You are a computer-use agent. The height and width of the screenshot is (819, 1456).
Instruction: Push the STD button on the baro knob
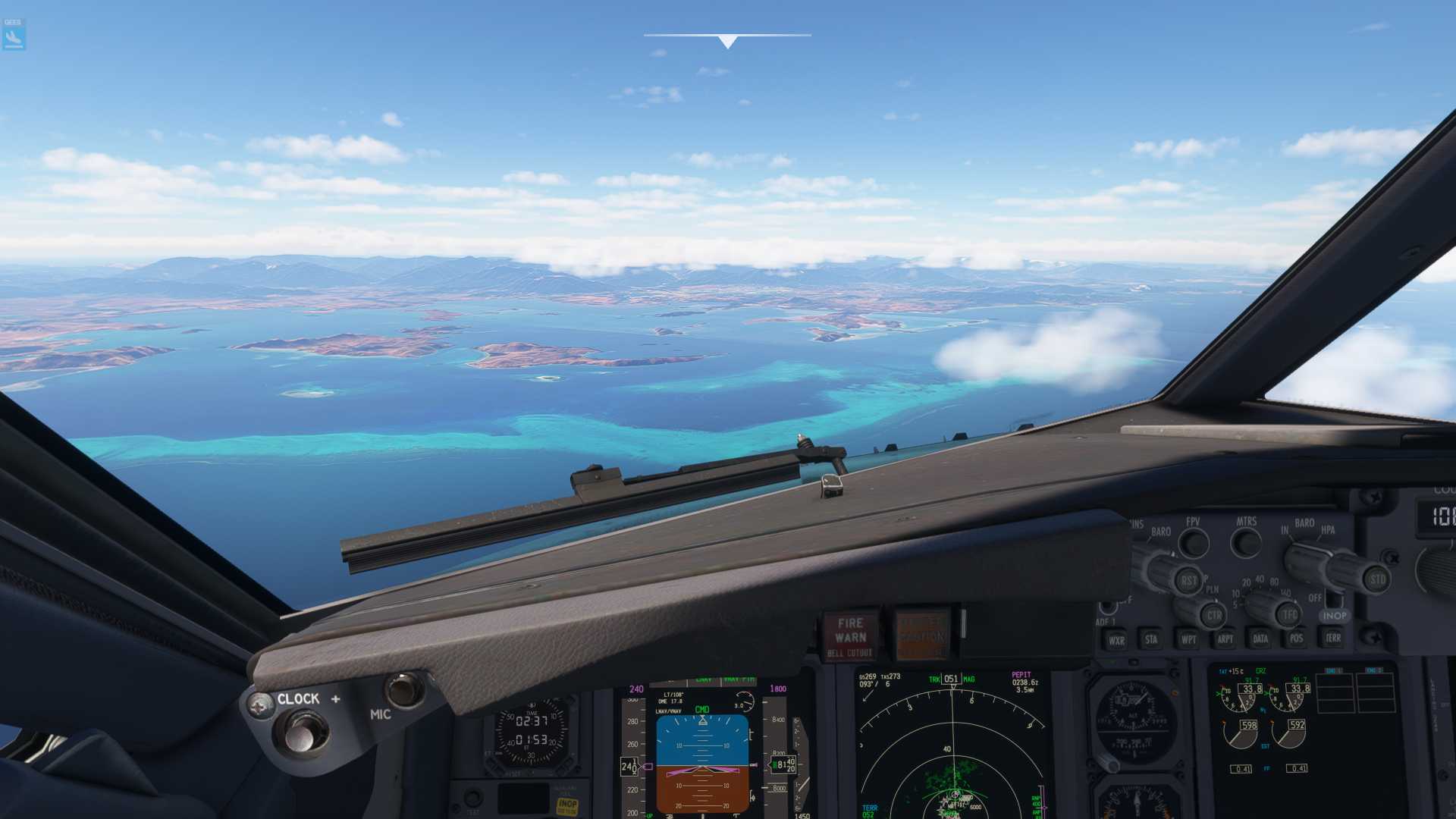(x=1376, y=579)
